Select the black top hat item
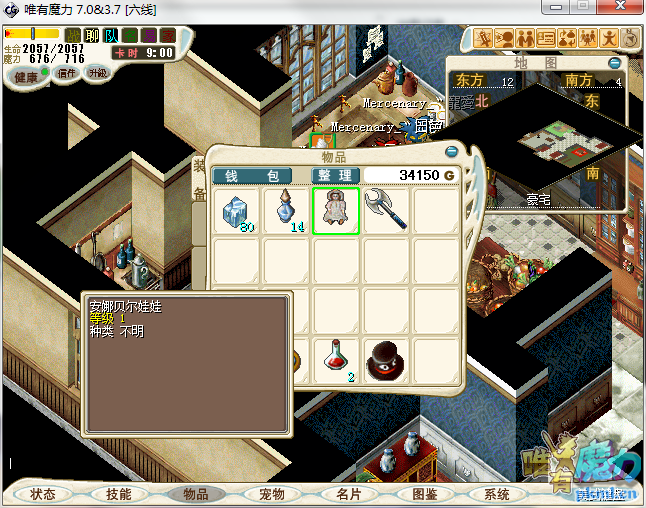The width and height of the screenshot is (646, 508). point(386,360)
